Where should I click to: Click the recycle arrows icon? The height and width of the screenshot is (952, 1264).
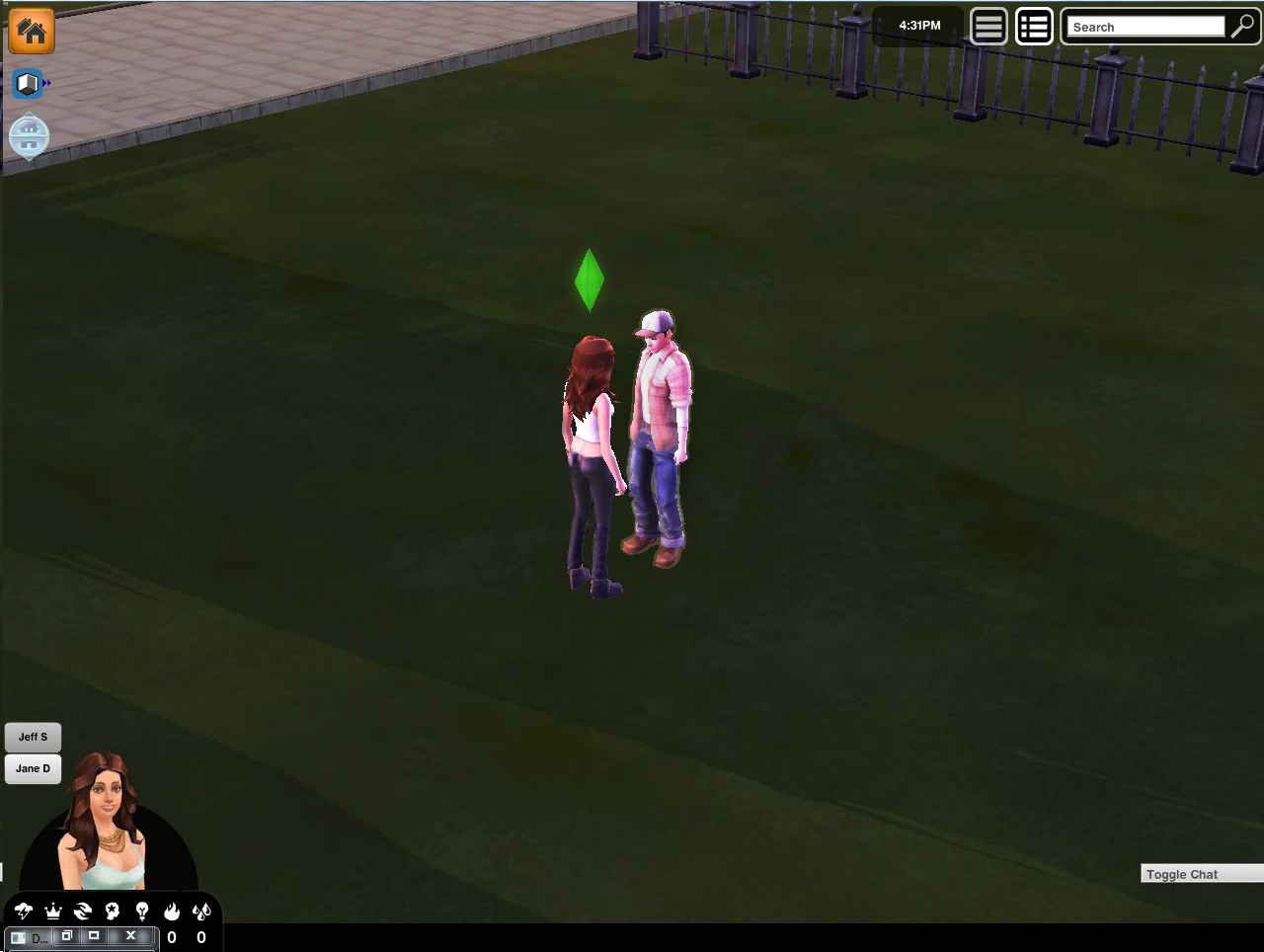pos(83,911)
